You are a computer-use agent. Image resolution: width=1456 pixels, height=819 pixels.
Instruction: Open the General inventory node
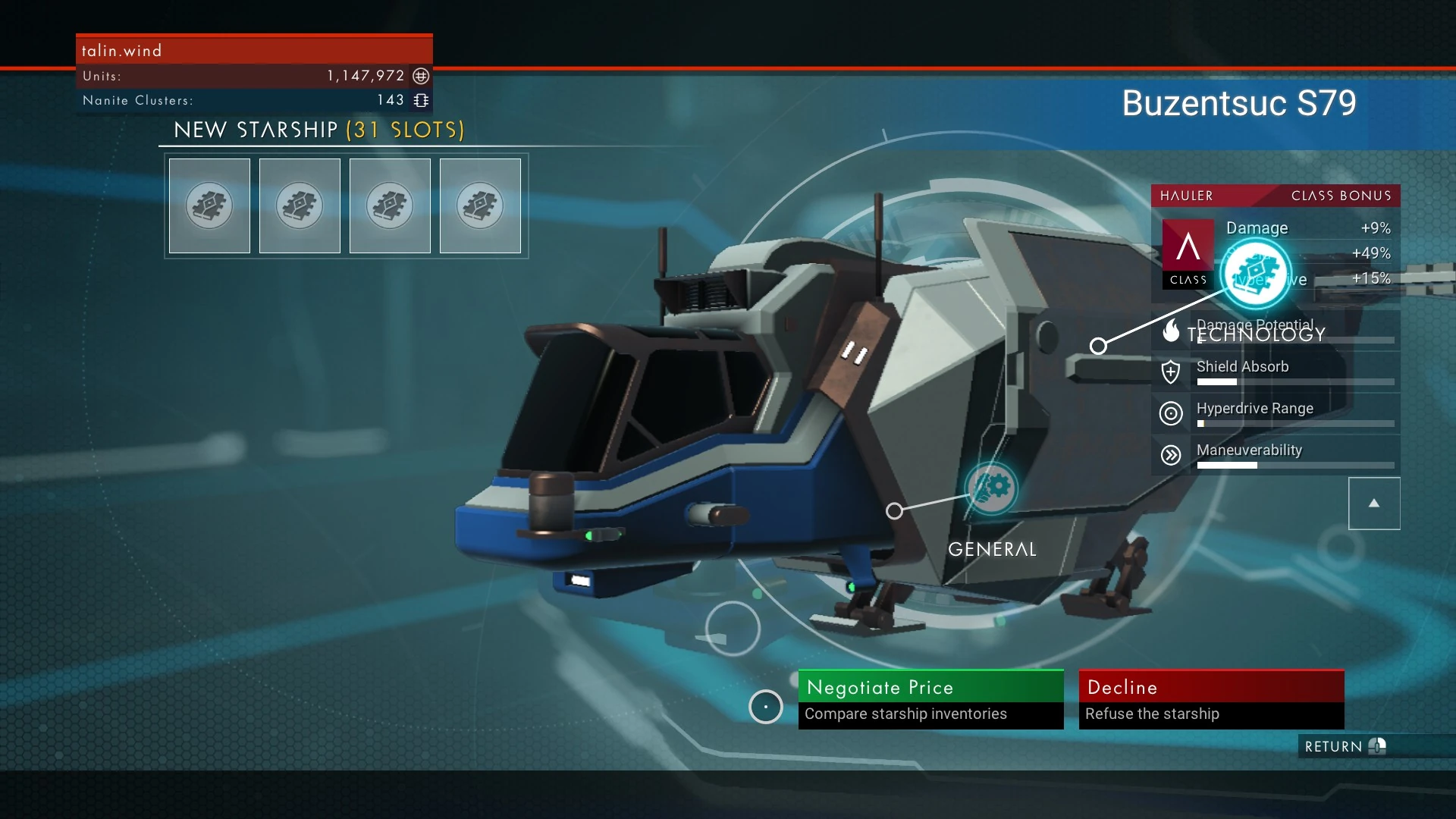(x=991, y=488)
